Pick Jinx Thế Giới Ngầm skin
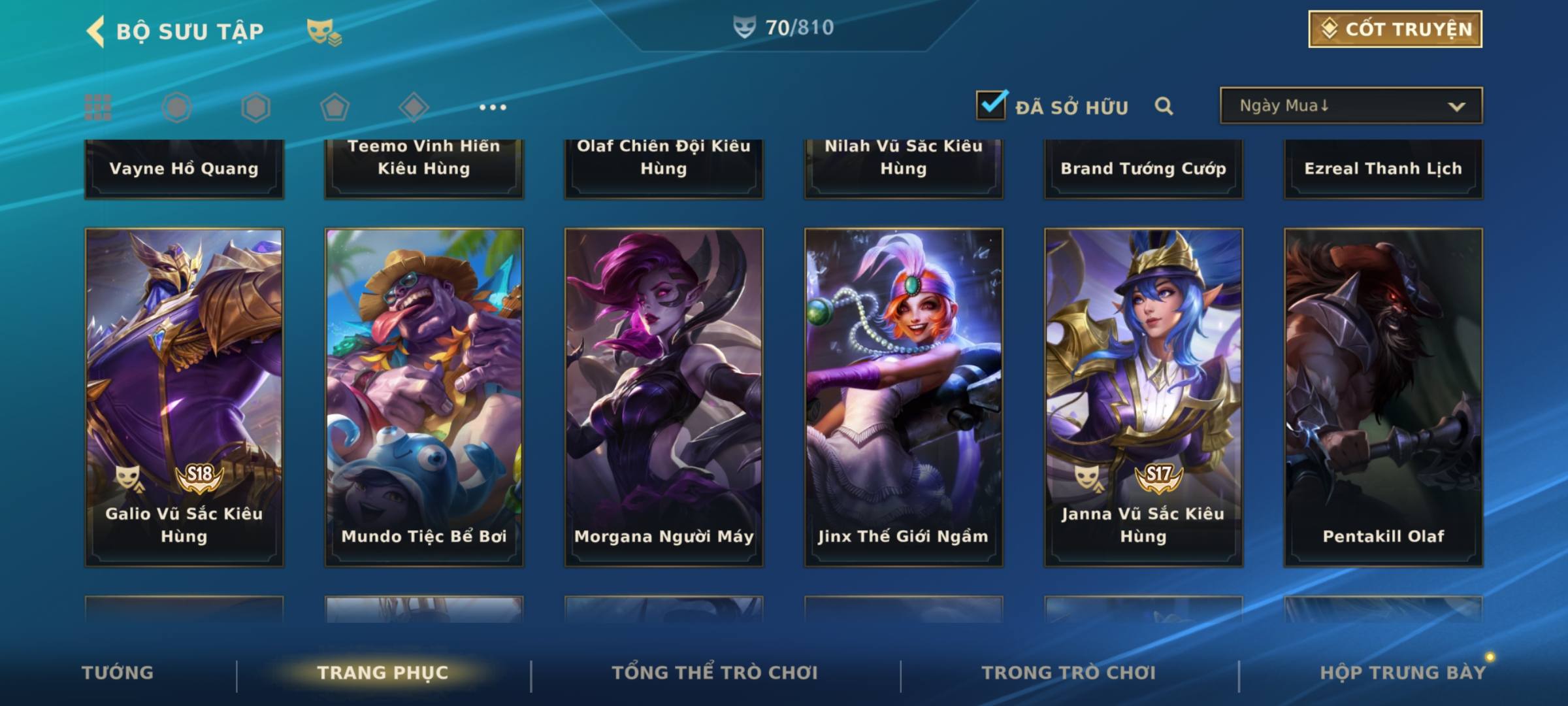Image resolution: width=1568 pixels, height=706 pixels. (x=904, y=397)
